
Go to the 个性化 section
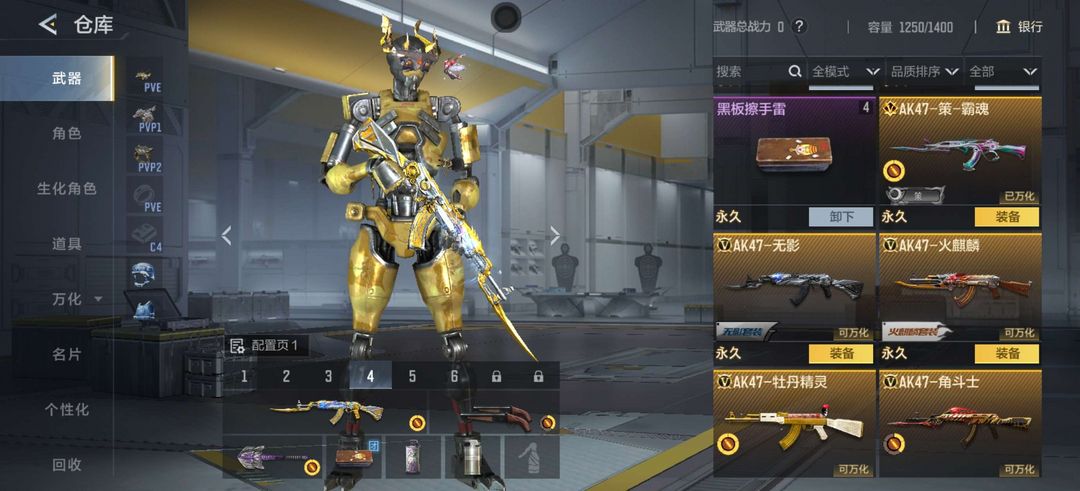pos(66,409)
